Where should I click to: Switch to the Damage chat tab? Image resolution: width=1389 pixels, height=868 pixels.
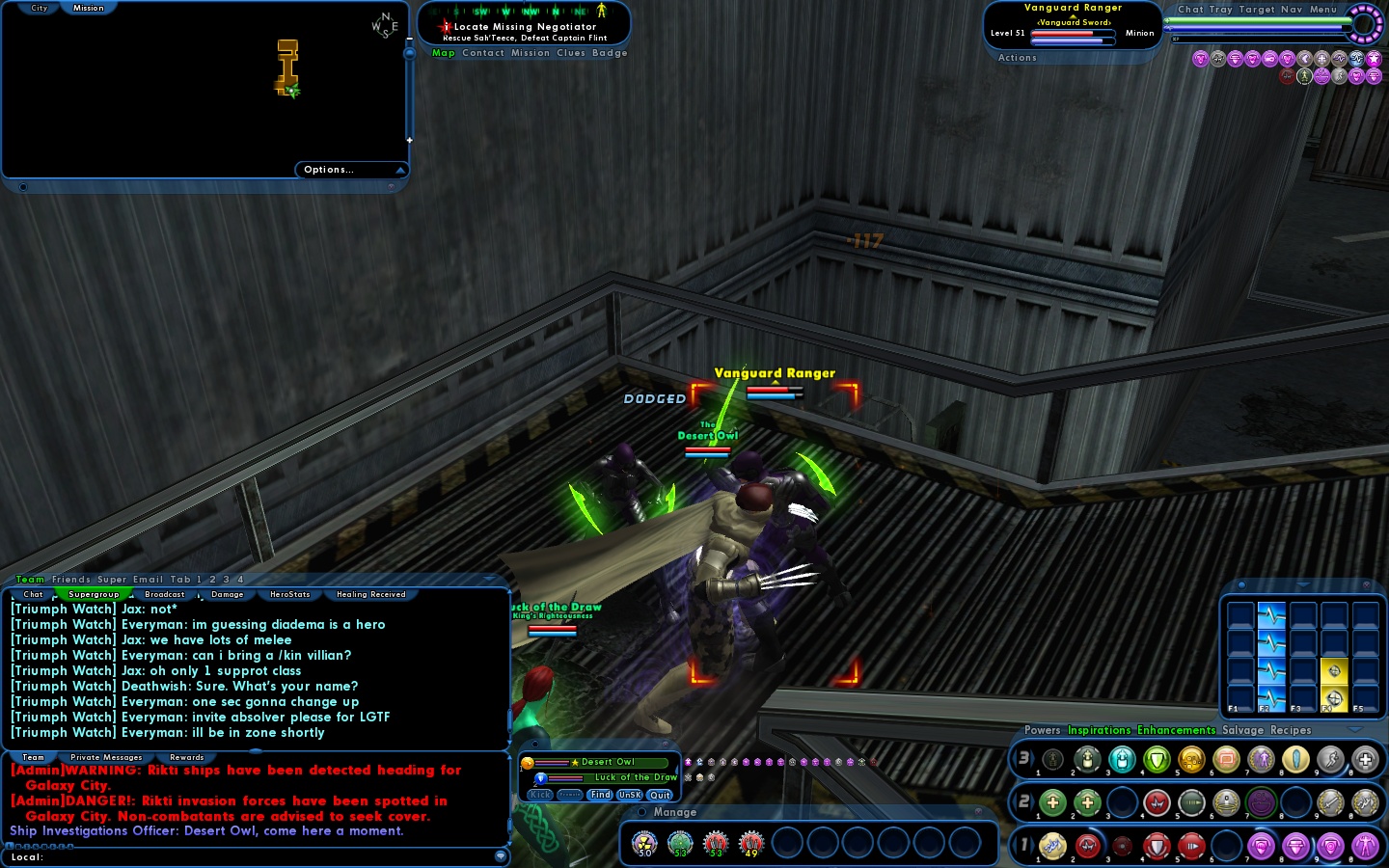click(x=228, y=594)
